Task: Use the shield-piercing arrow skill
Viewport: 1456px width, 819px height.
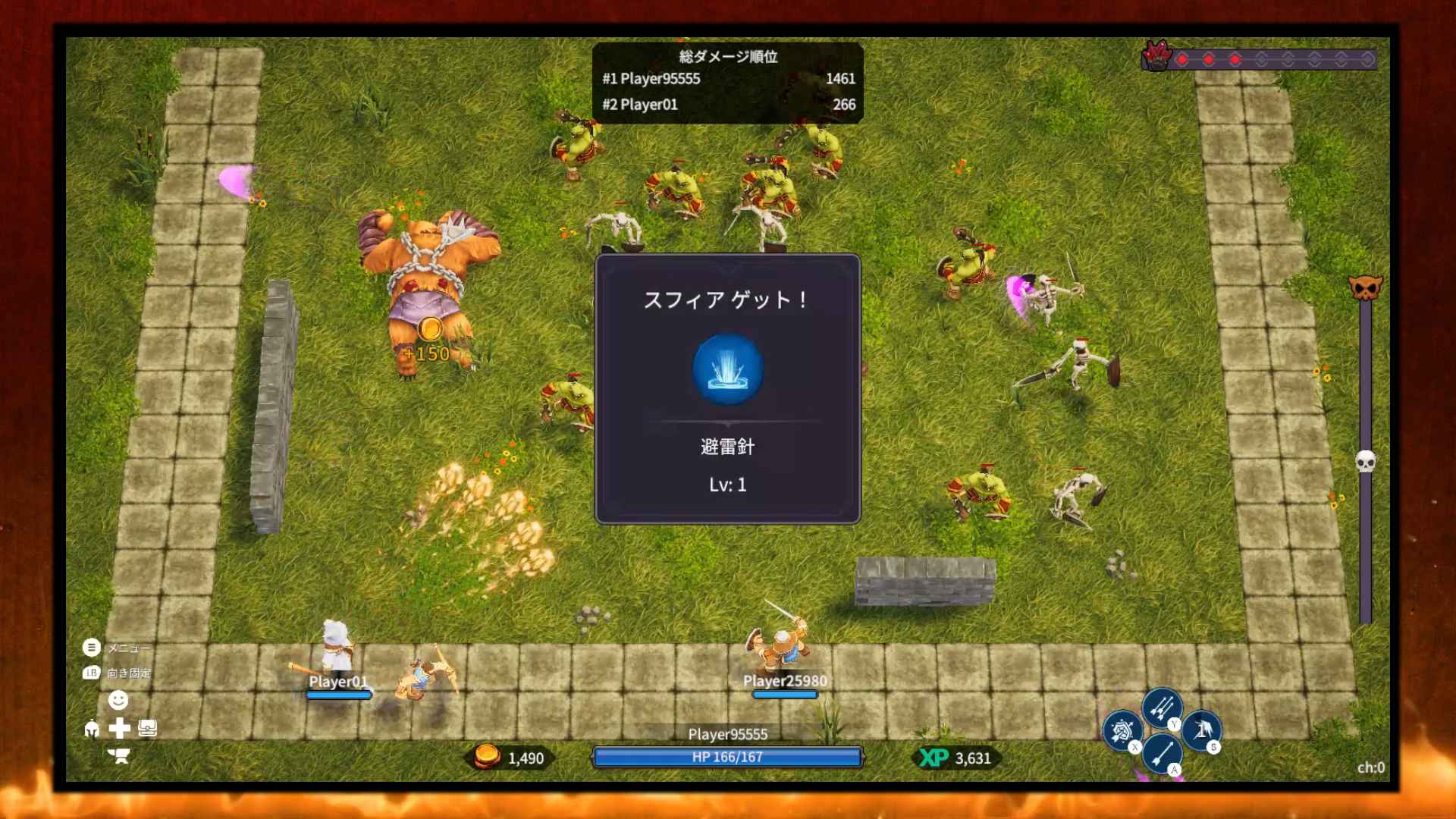Action: coord(1122,730)
